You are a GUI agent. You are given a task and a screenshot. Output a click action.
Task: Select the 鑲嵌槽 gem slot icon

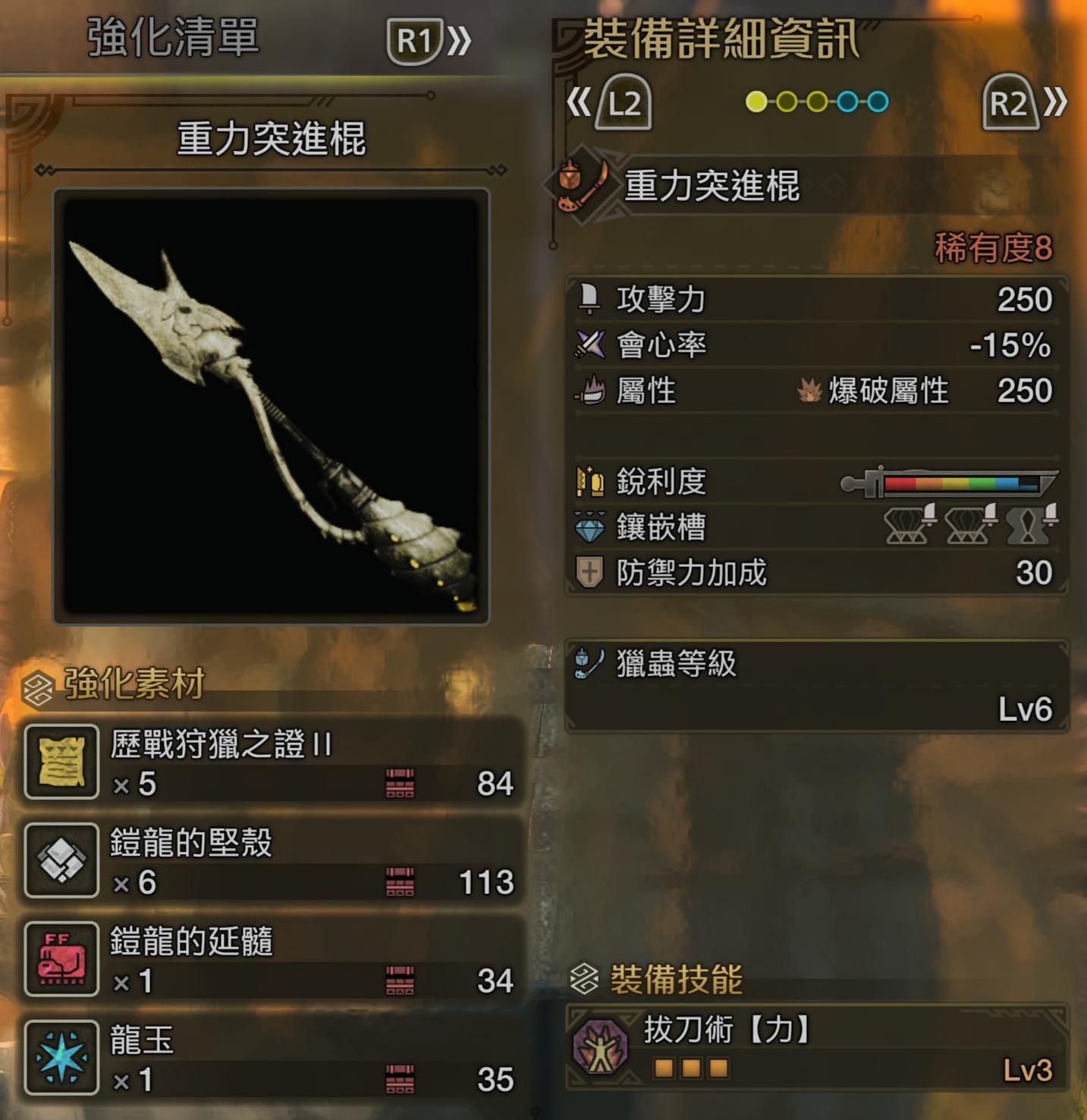click(588, 527)
